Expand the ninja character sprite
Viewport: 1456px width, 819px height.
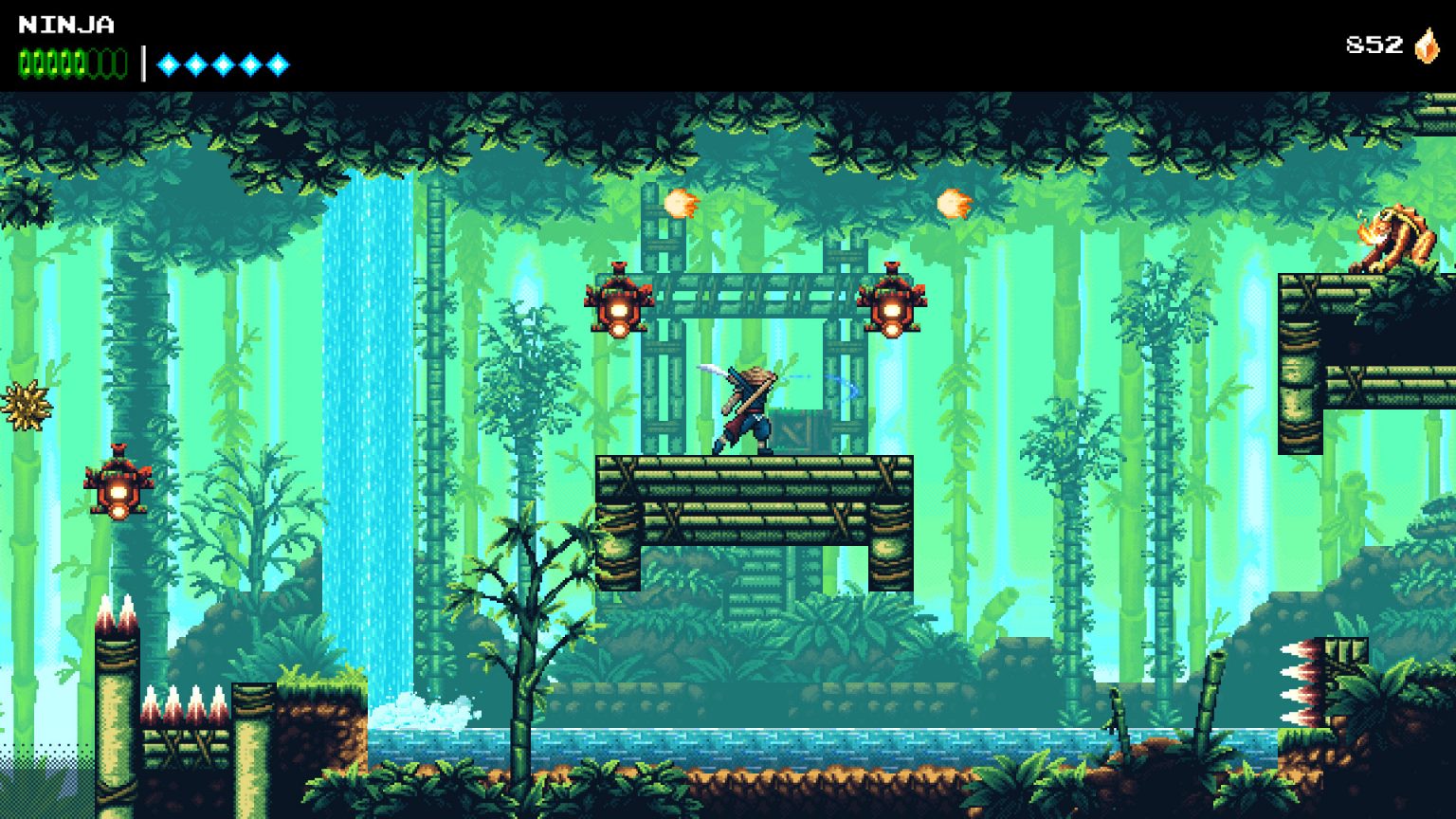[x=749, y=408]
